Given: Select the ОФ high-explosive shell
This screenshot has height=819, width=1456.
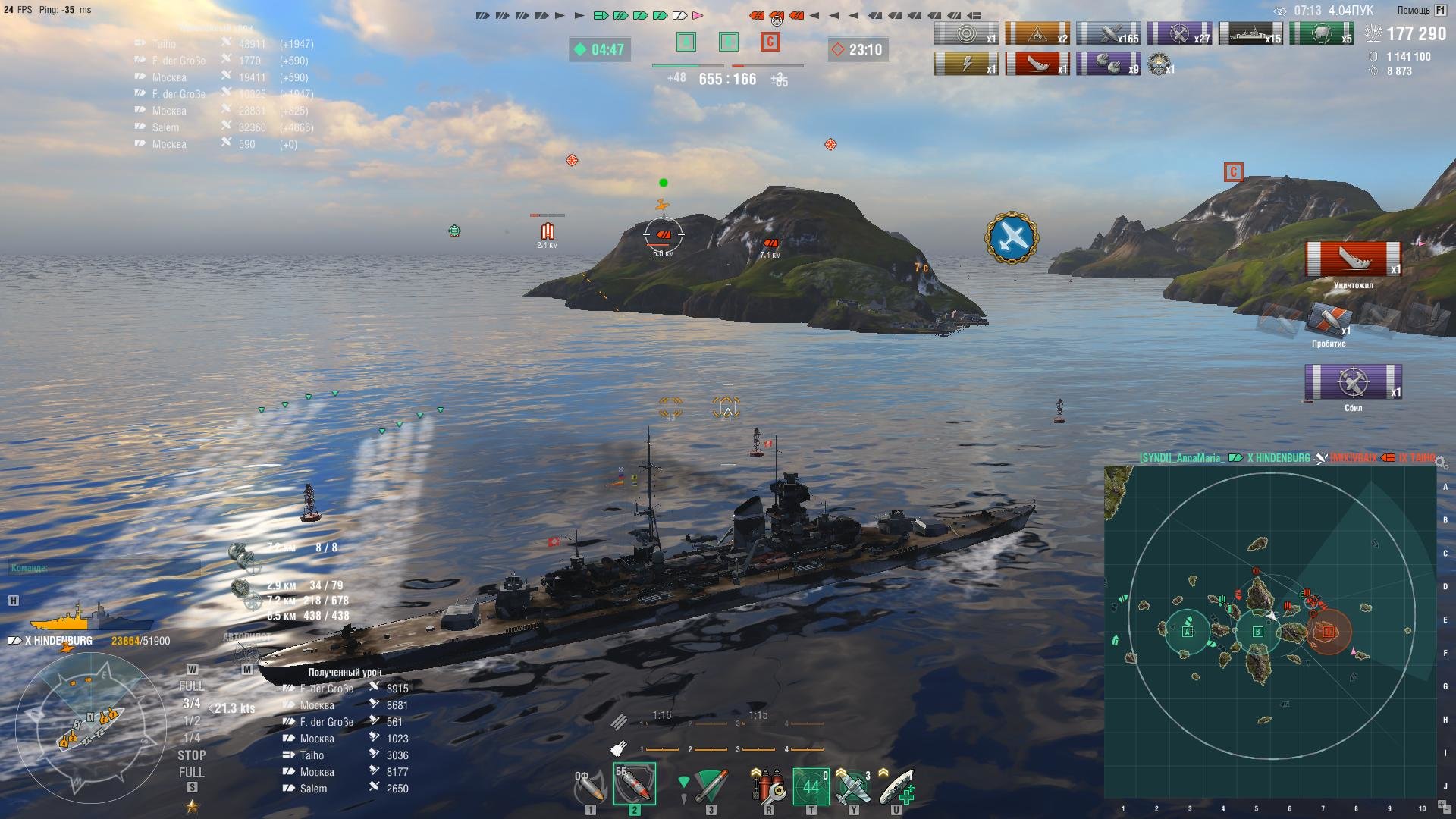Looking at the screenshot, I should coord(590,787).
